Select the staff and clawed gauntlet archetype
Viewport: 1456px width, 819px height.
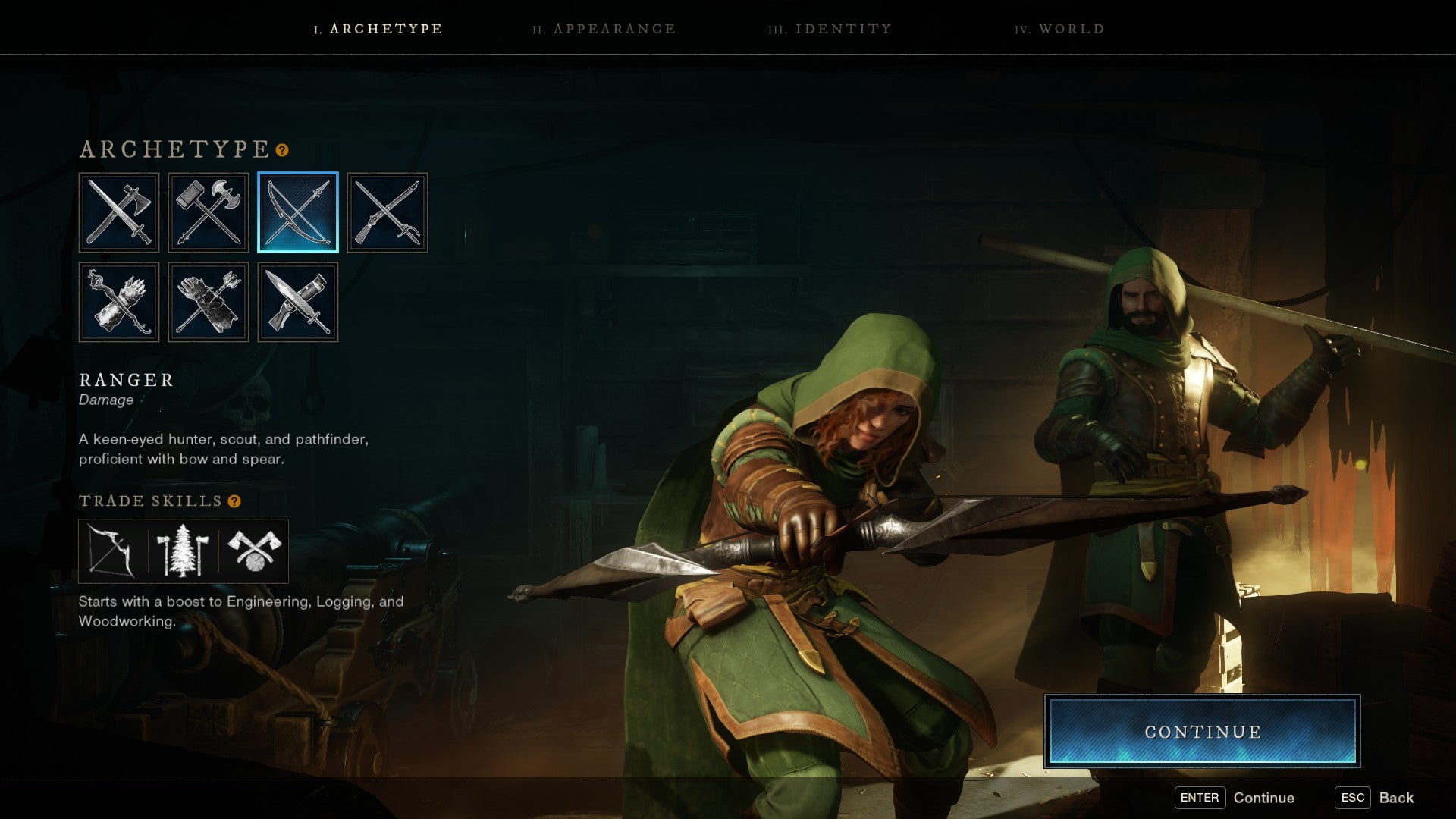tap(119, 301)
